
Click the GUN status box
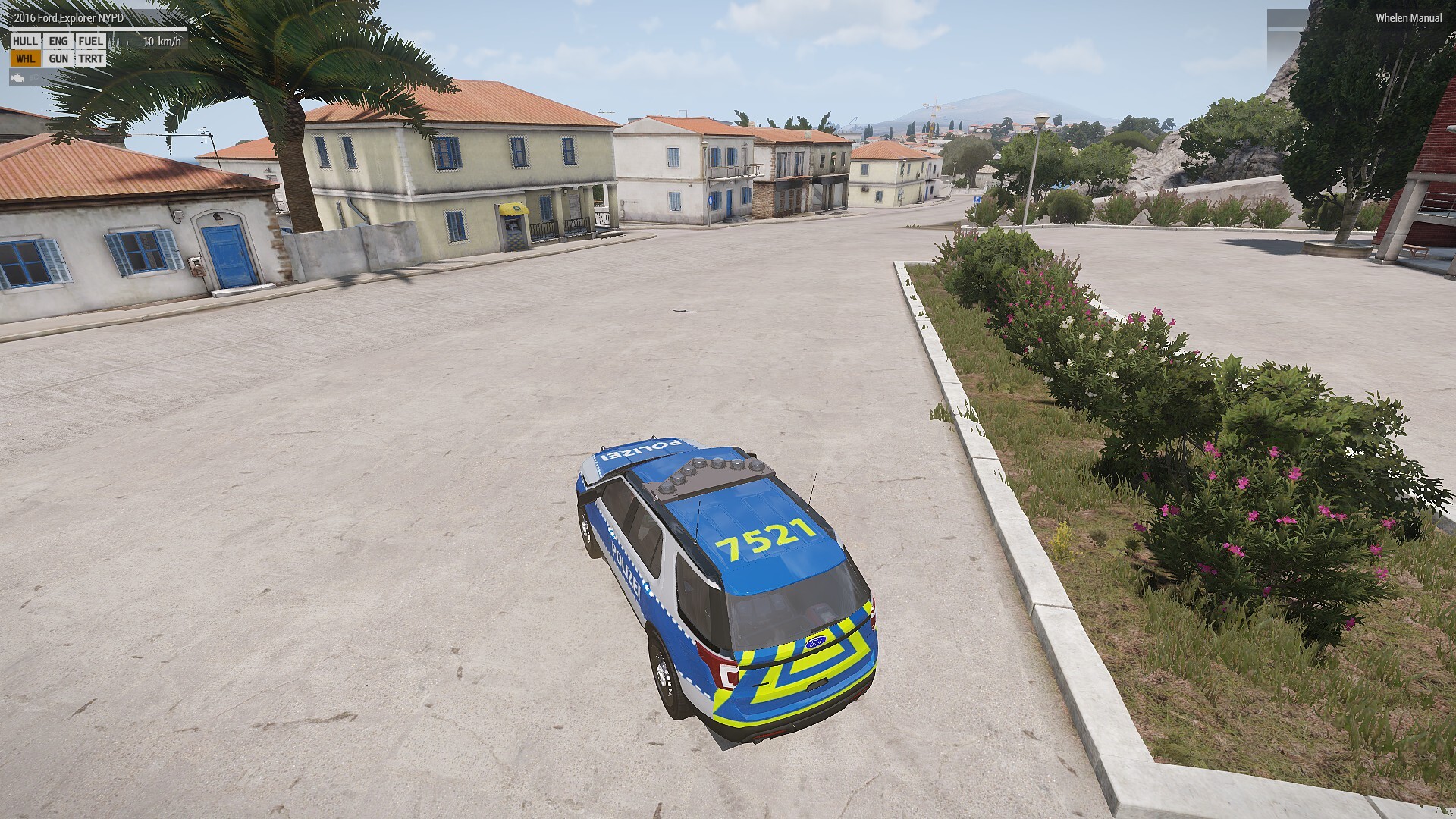tap(58, 58)
